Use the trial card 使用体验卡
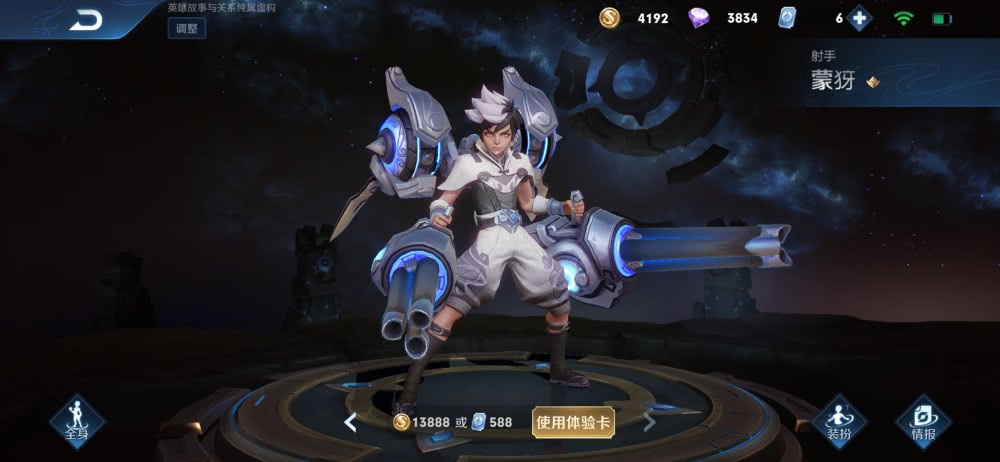 [573, 422]
